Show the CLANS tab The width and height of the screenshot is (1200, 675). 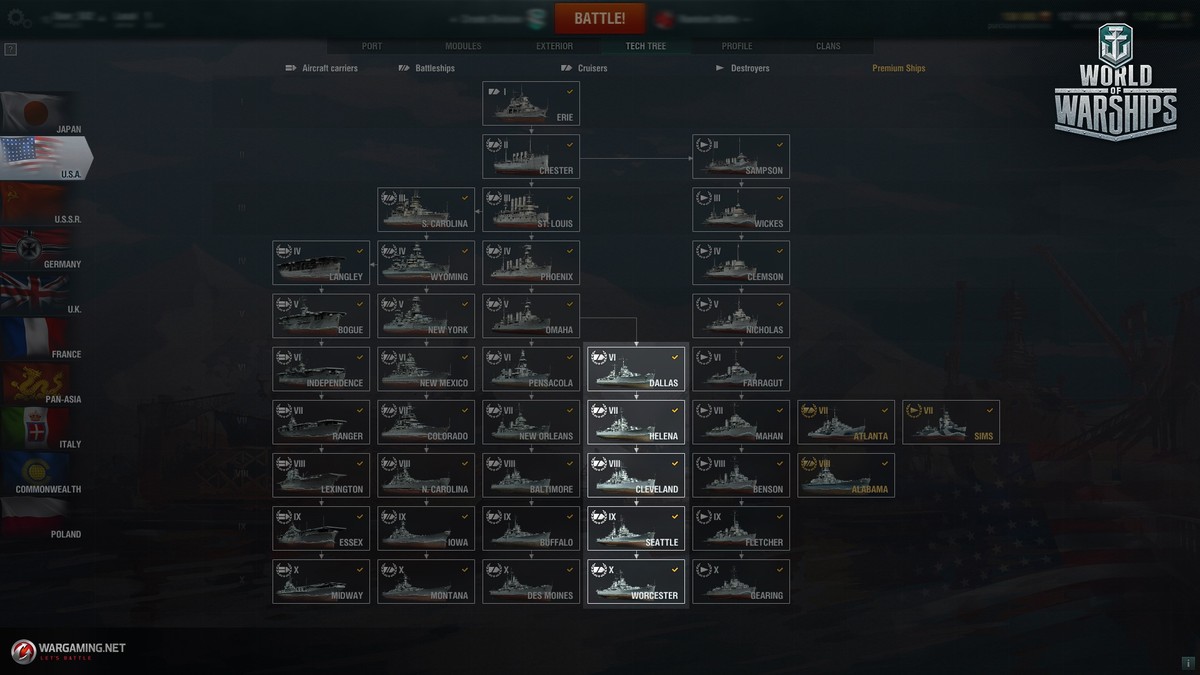tap(828, 46)
